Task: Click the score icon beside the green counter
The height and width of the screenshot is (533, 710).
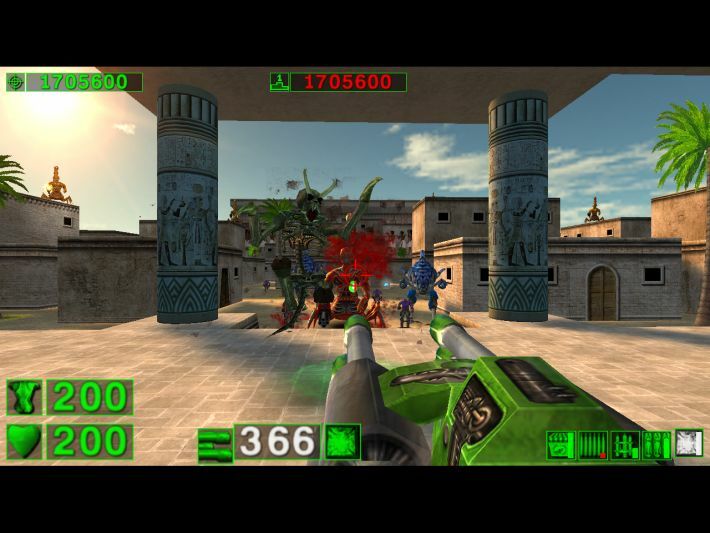Action: click(x=15, y=82)
